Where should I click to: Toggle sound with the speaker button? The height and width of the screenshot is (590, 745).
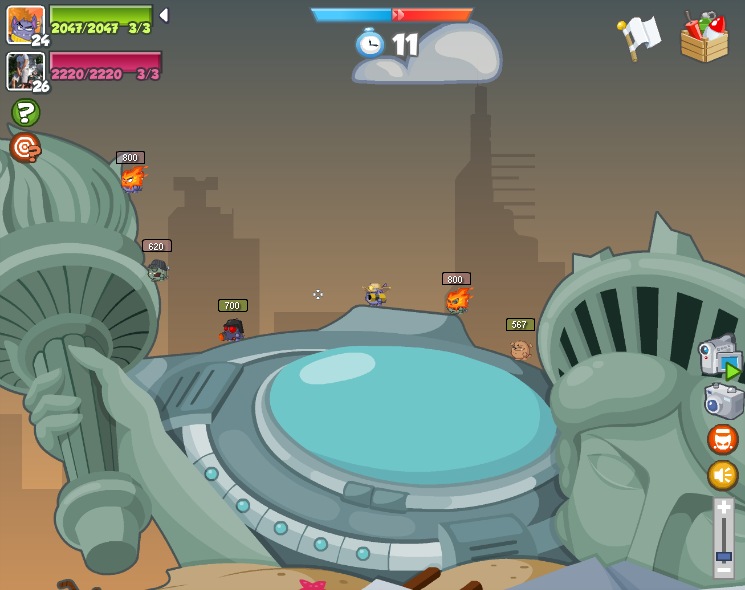point(723,475)
